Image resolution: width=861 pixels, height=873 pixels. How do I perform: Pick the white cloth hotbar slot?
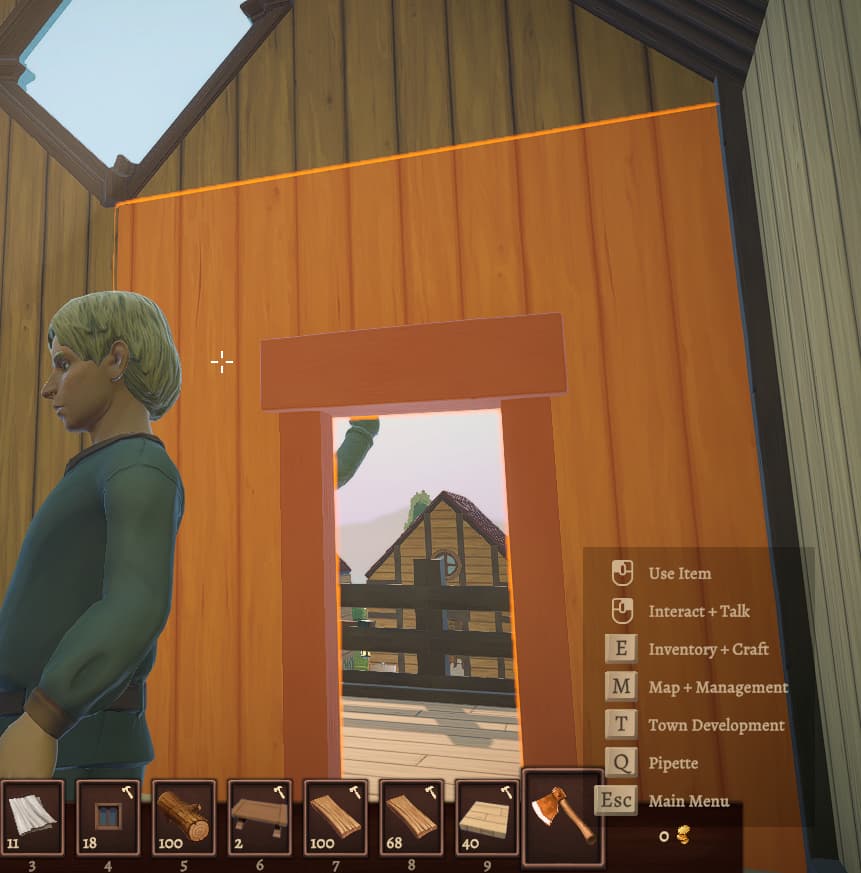pos(32,817)
